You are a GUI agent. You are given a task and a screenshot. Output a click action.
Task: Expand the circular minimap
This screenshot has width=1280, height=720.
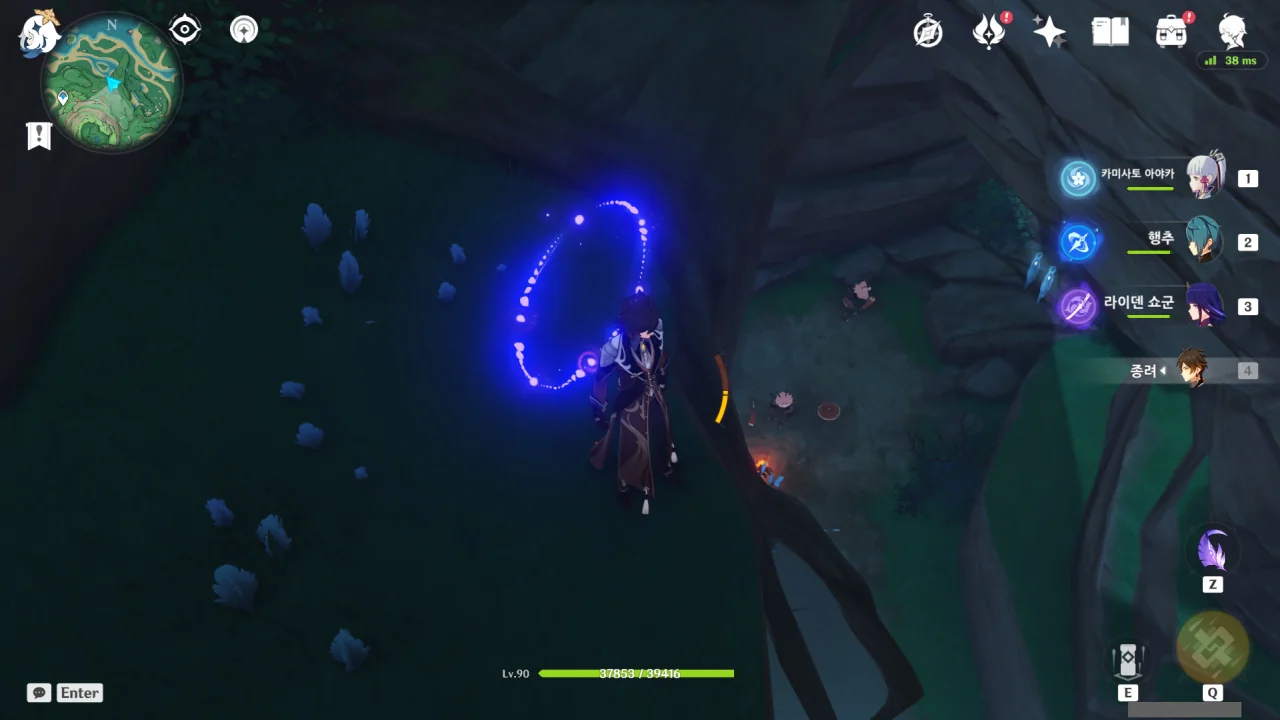(x=112, y=82)
